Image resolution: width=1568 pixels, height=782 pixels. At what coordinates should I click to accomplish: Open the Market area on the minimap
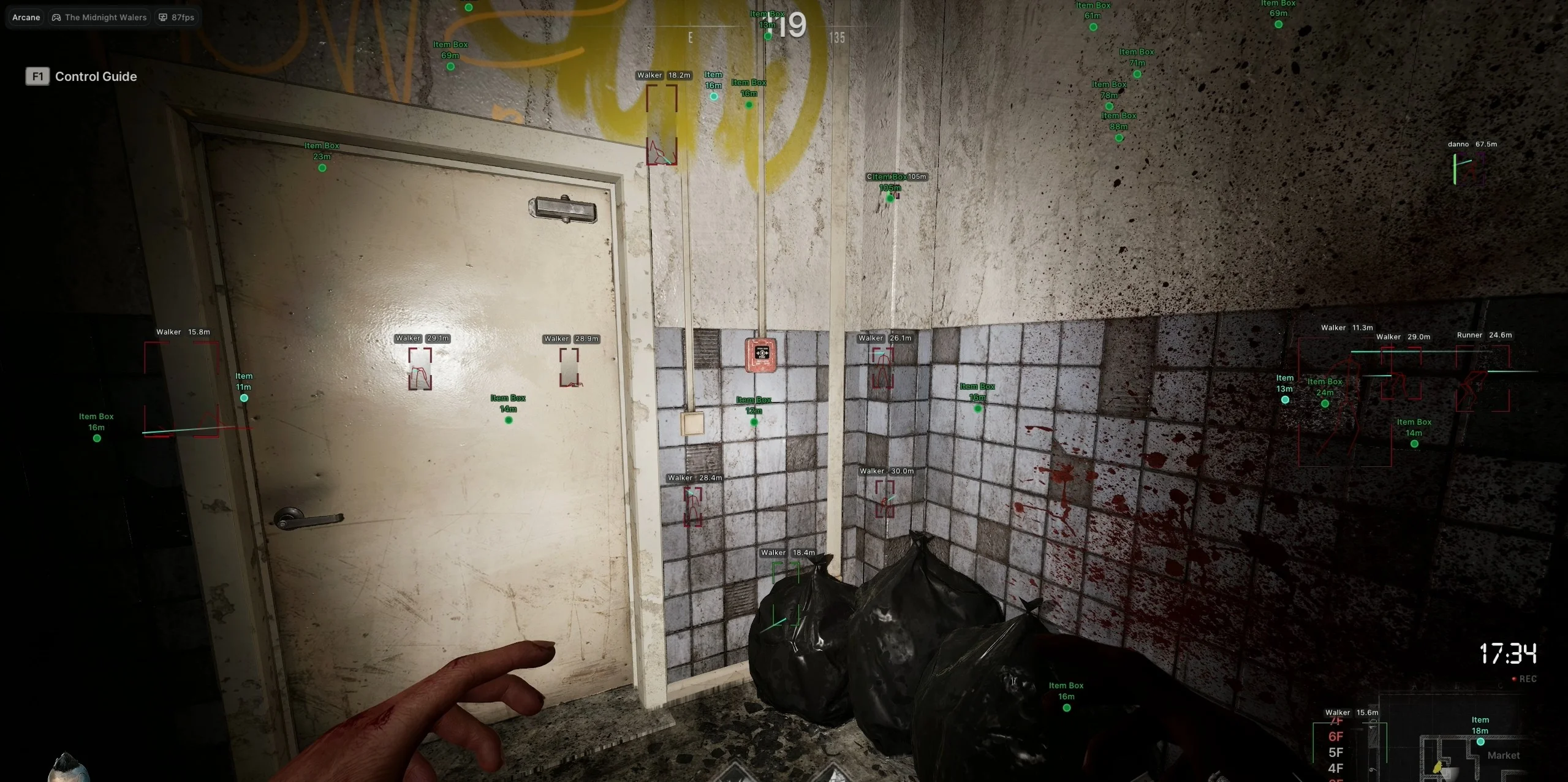pos(1505,755)
